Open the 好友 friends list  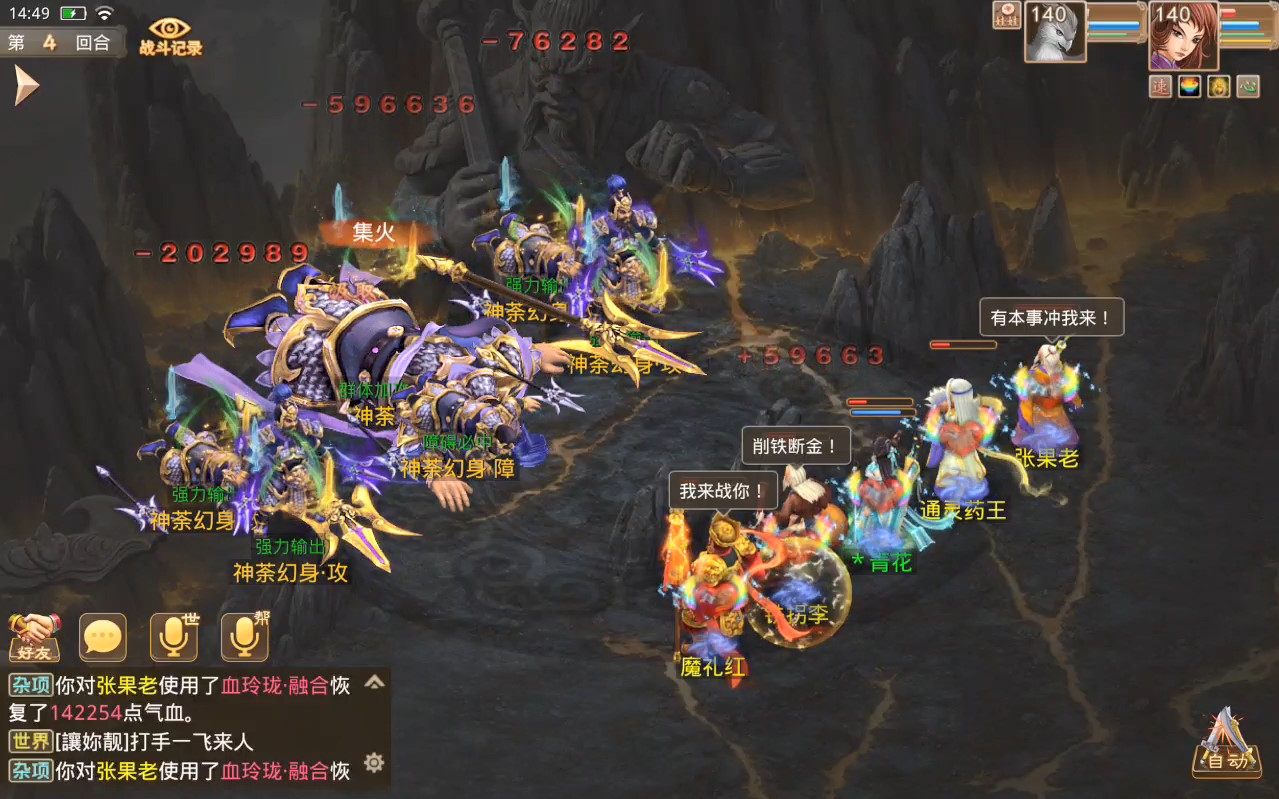click(x=35, y=637)
